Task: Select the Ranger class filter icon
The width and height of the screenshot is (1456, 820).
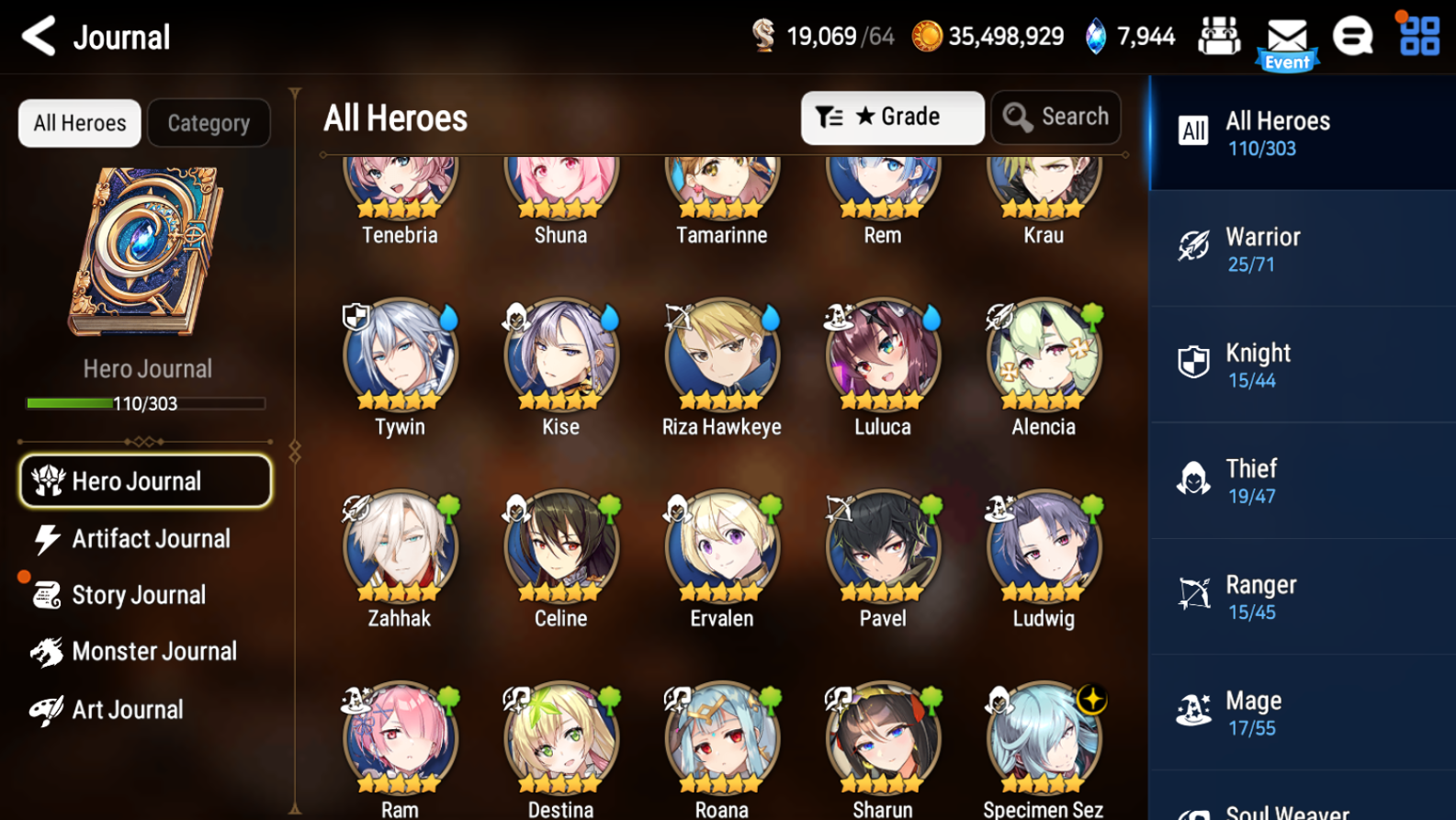Action: click(1193, 594)
